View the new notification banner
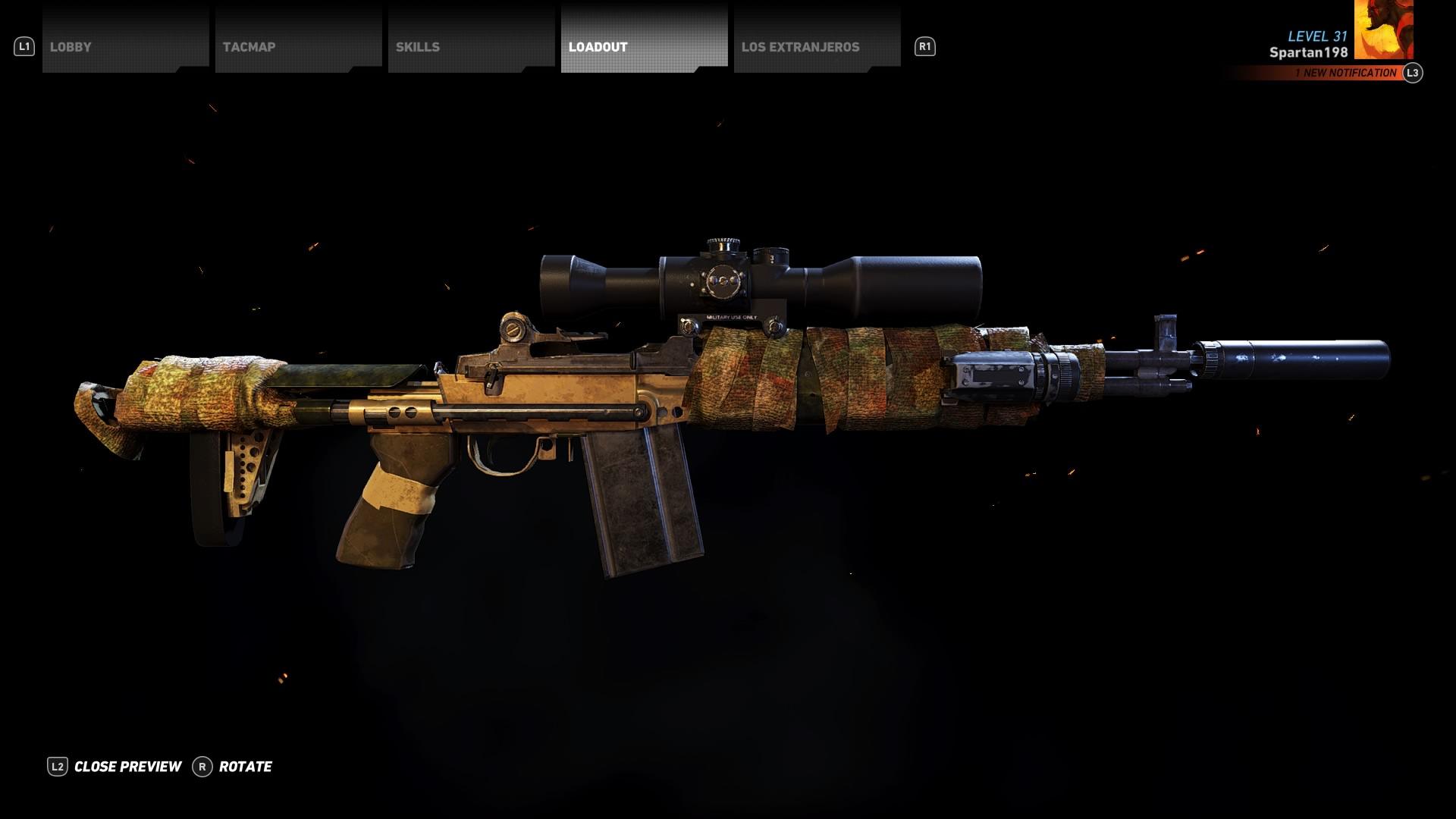The height and width of the screenshot is (819, 1456). [1345, 73]
